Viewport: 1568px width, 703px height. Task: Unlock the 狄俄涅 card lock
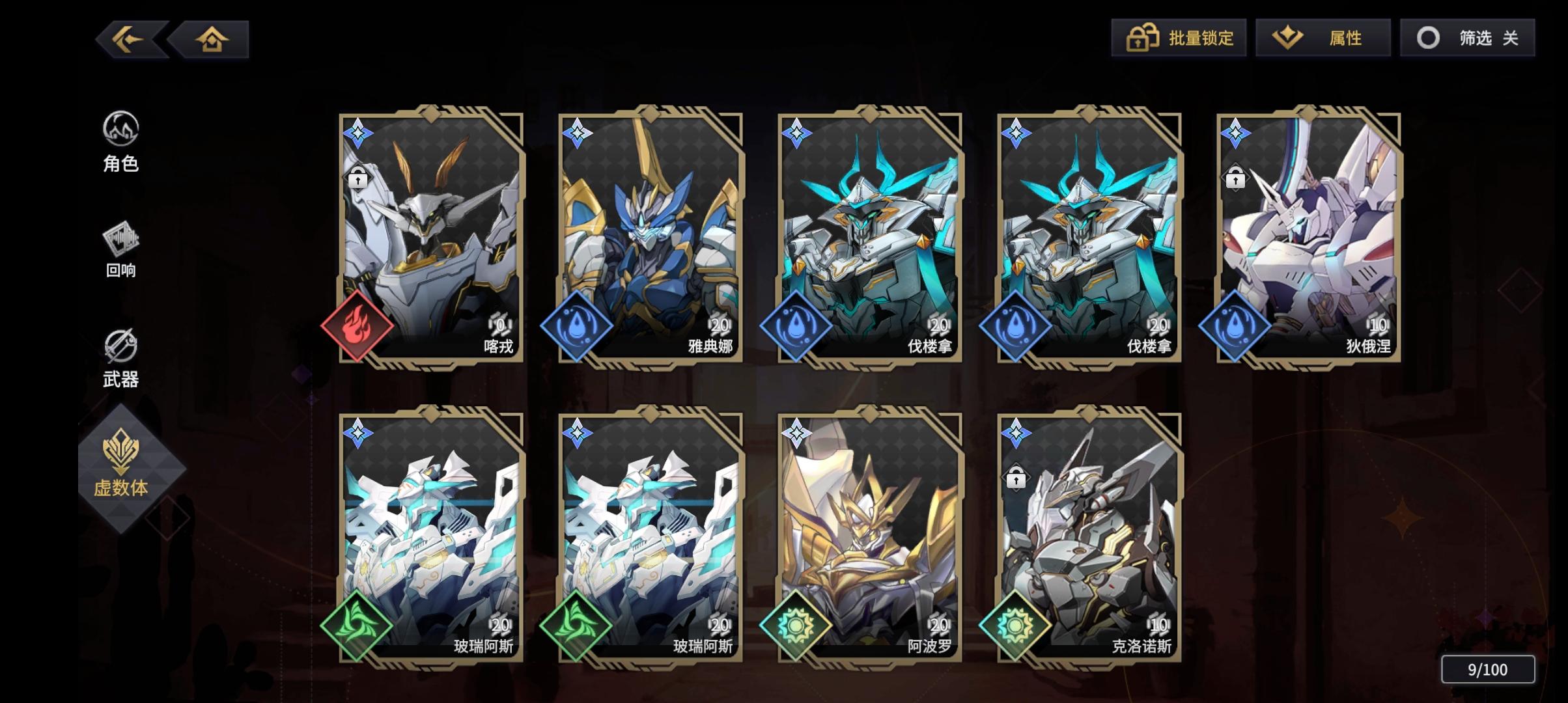coord(1235,178)
